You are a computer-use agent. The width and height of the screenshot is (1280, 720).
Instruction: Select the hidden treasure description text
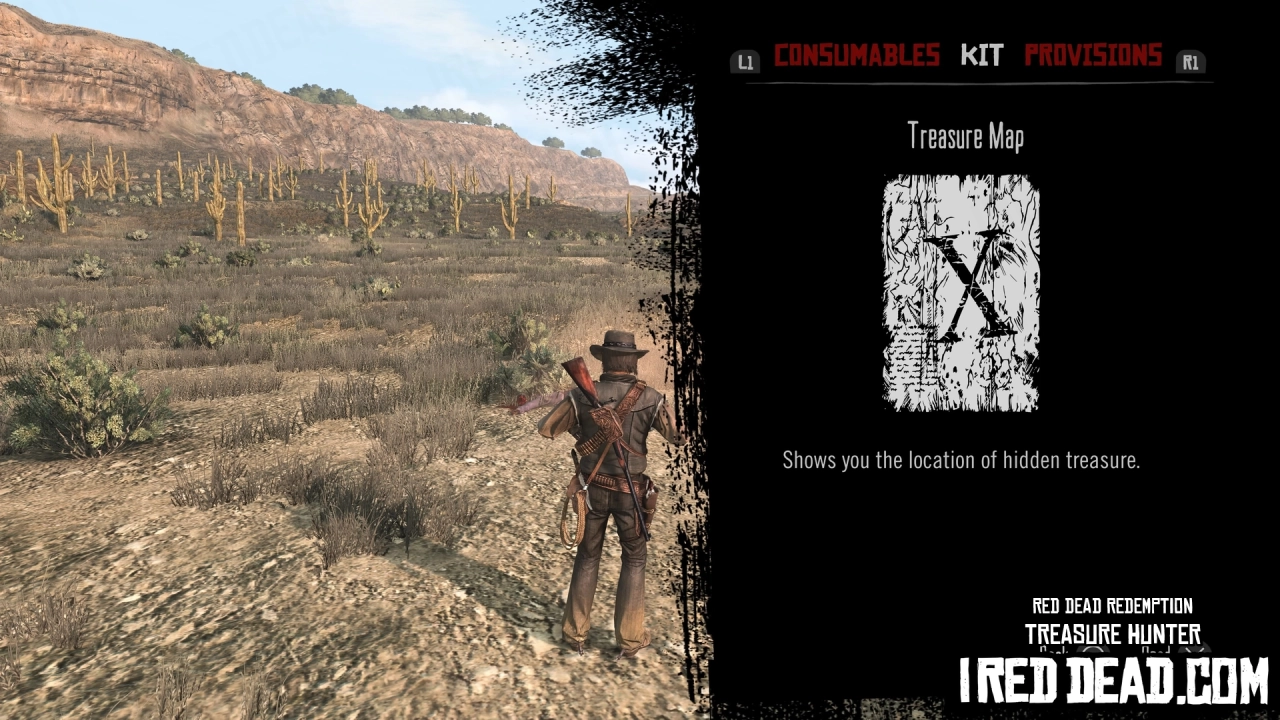click(964, 461)
